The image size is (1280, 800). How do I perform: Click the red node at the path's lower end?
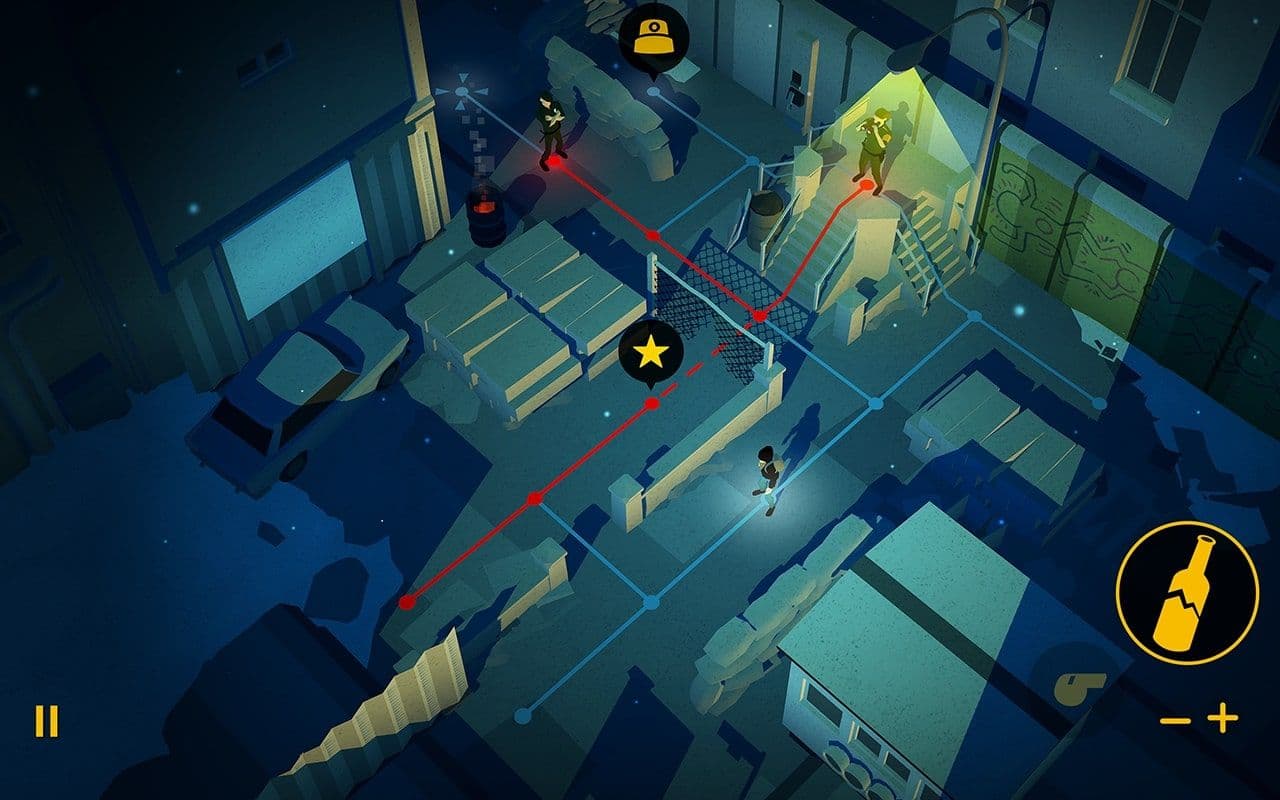408,602
